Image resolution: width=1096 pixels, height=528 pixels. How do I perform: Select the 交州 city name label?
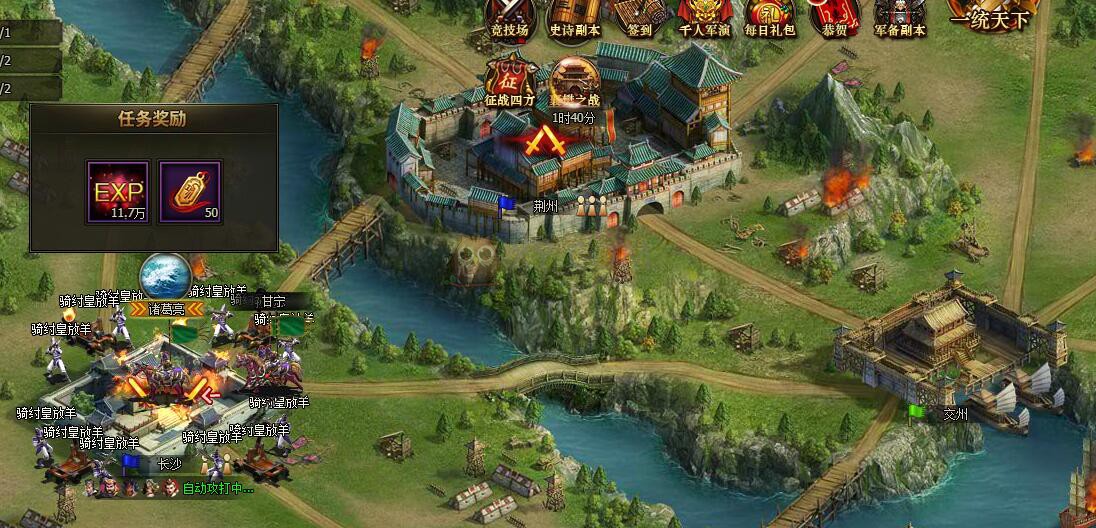click(x=955, y=413)
